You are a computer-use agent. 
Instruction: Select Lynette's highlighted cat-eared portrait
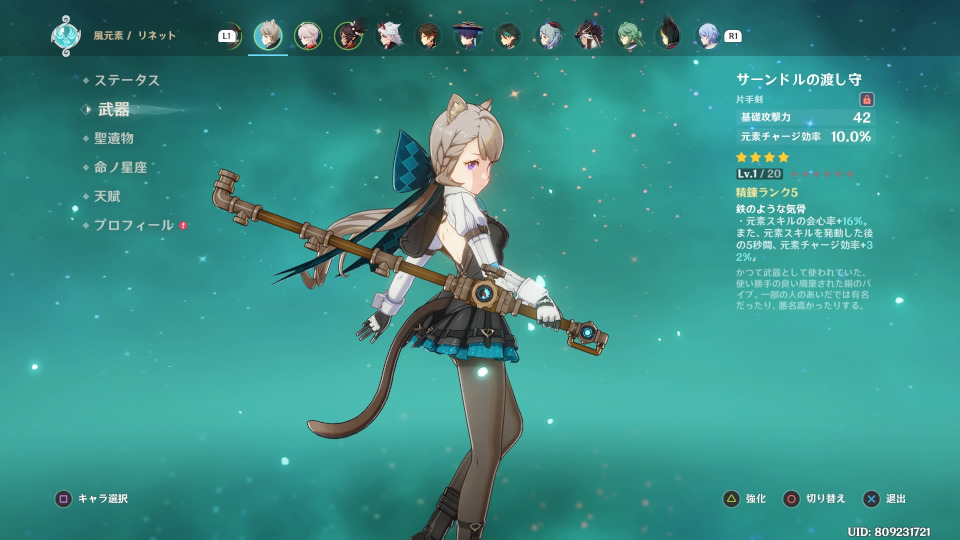click(x=268, y=36)
